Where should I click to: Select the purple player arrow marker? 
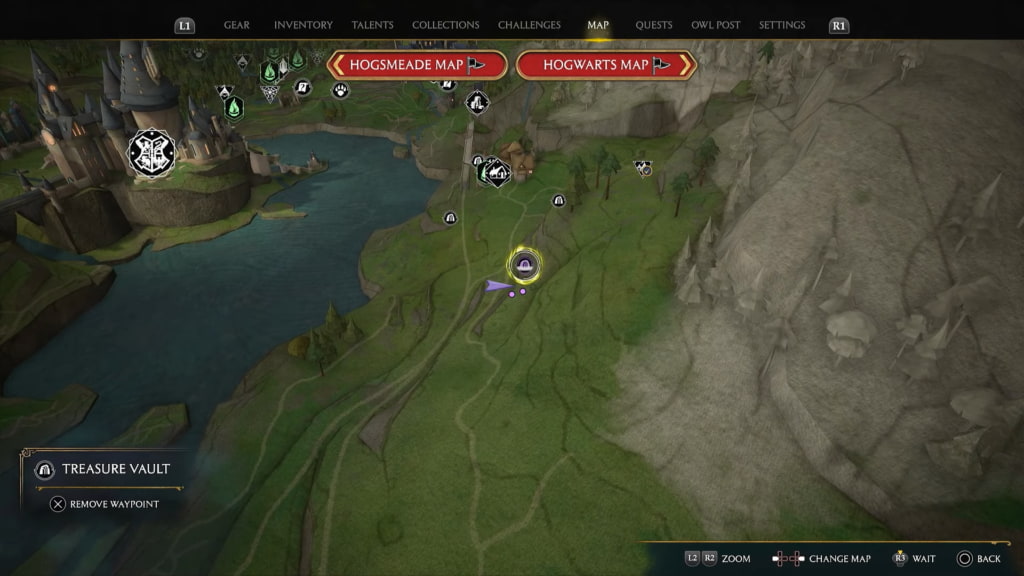pos(497,286)
